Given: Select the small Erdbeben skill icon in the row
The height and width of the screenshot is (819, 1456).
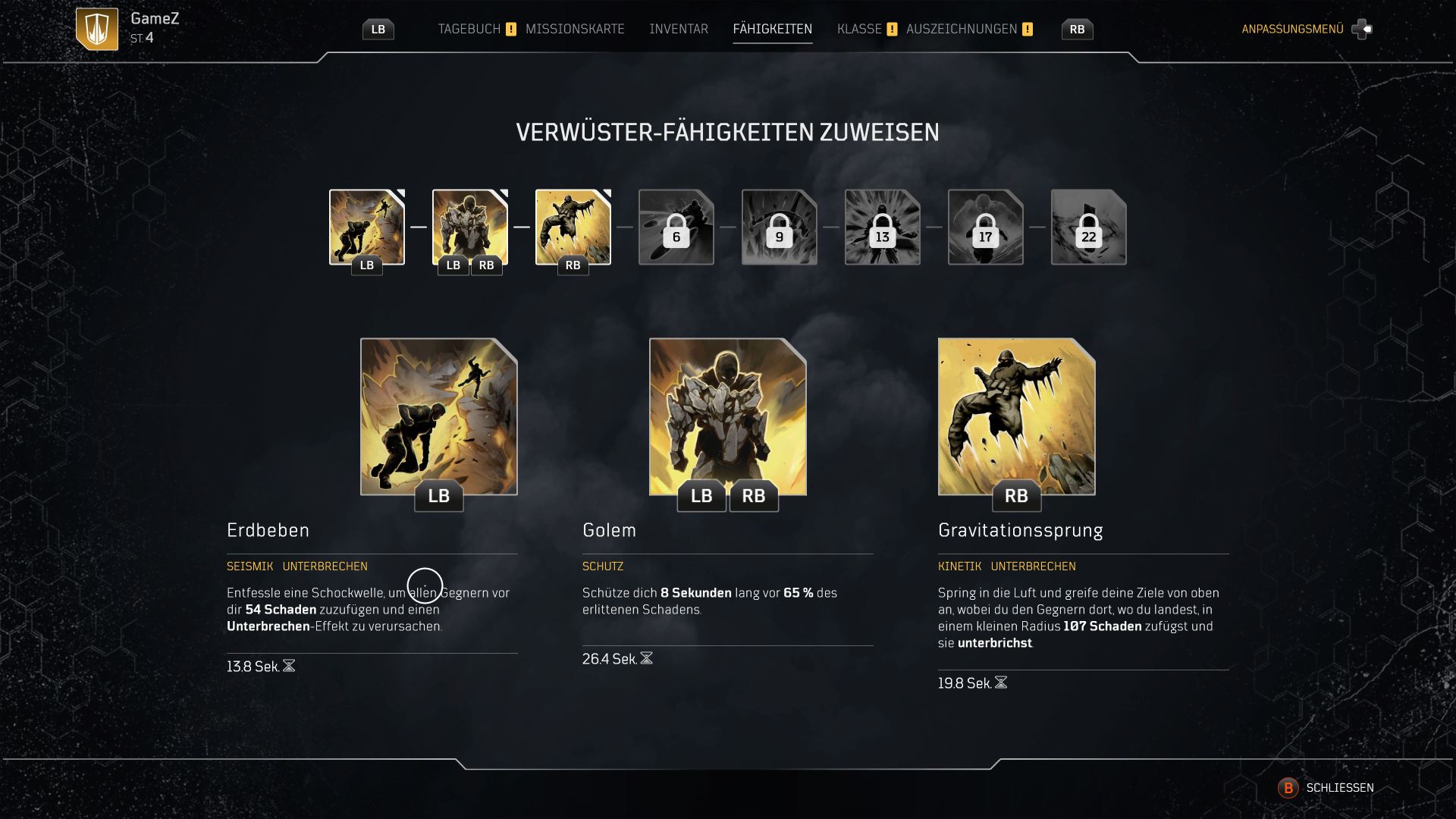Looking at the screenshot, I should [x=367, y=227].
